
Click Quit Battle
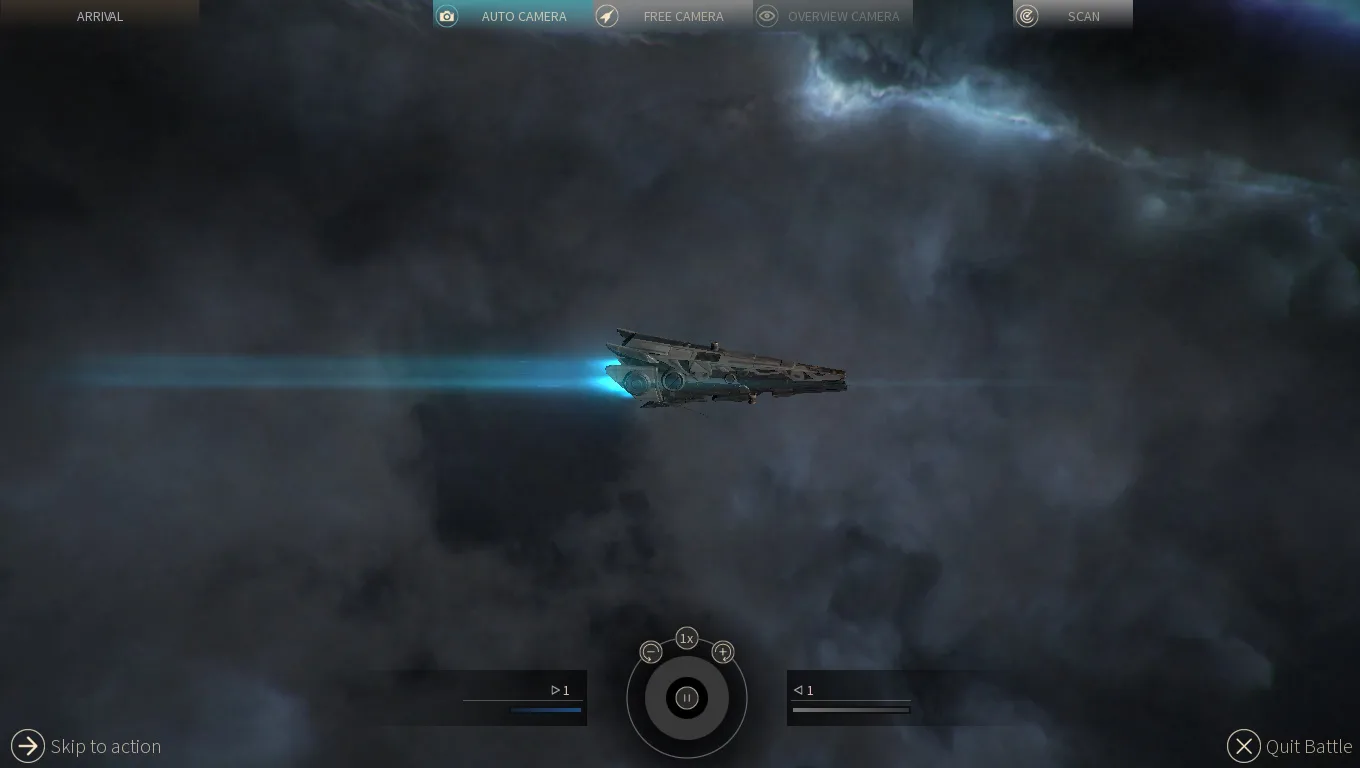click(1308, 746)
